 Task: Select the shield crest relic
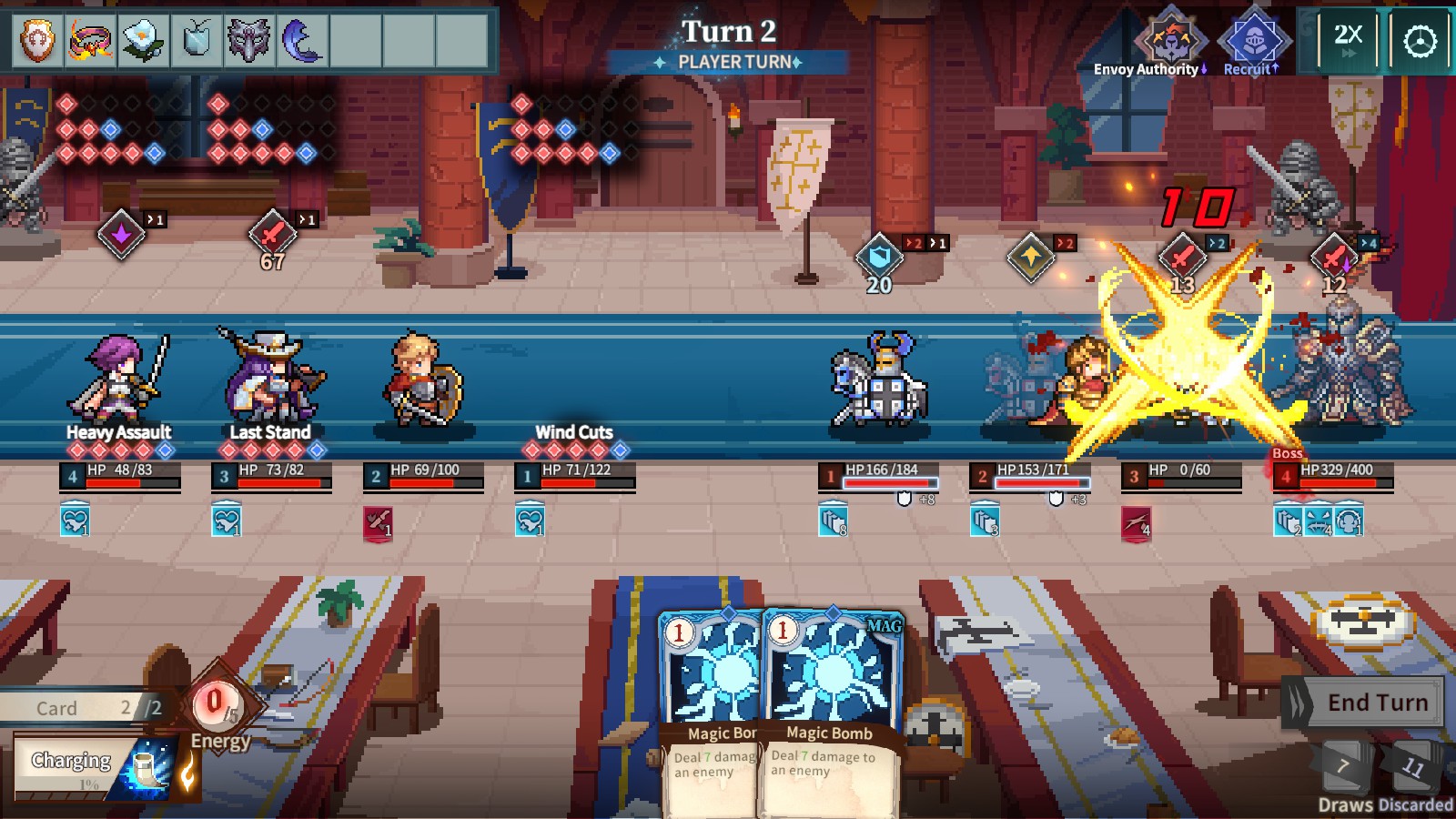click(x=37, y=41)
